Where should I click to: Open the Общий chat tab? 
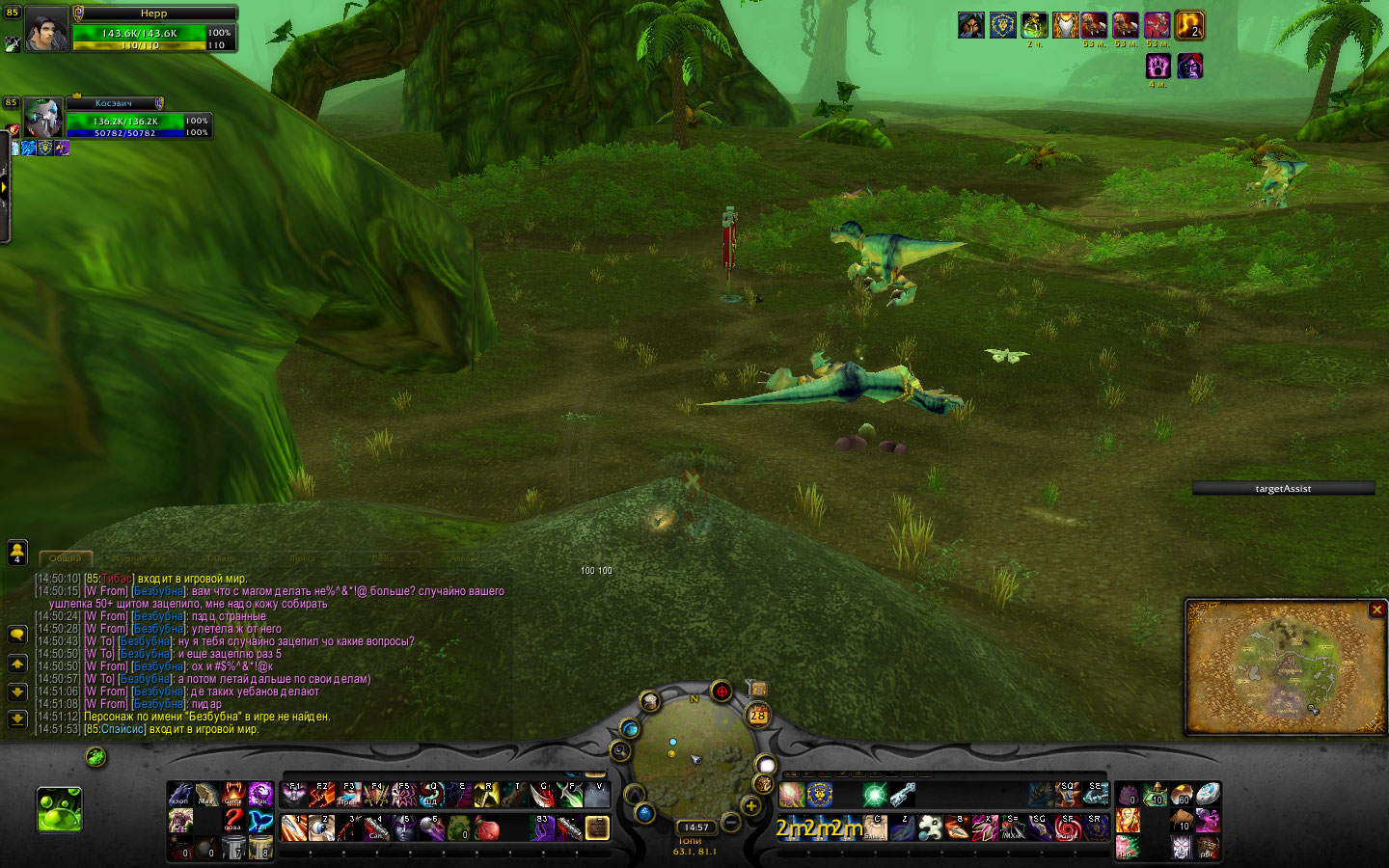[x=66, y=558]
